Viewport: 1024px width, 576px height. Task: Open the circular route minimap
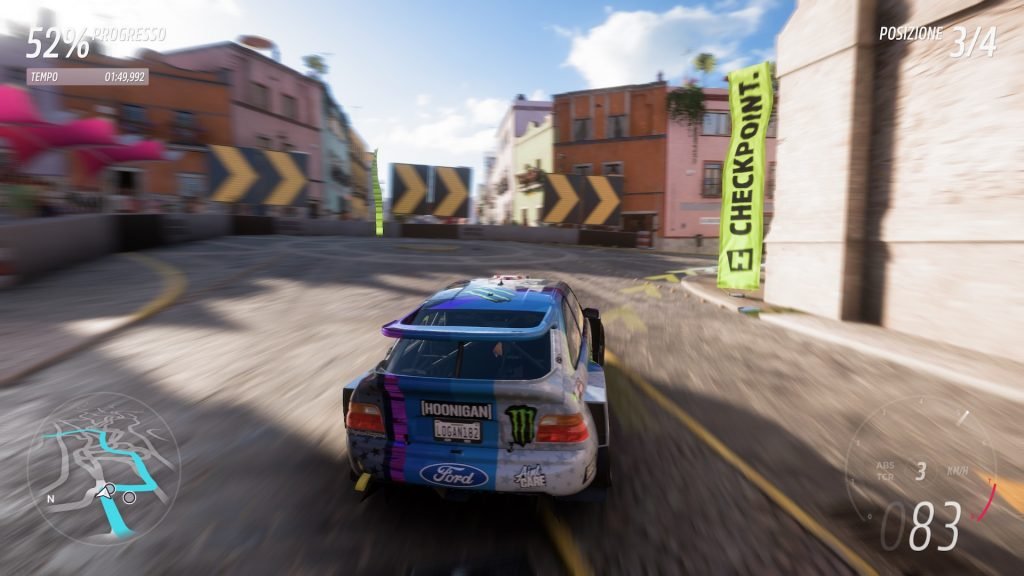coord(103,468)
